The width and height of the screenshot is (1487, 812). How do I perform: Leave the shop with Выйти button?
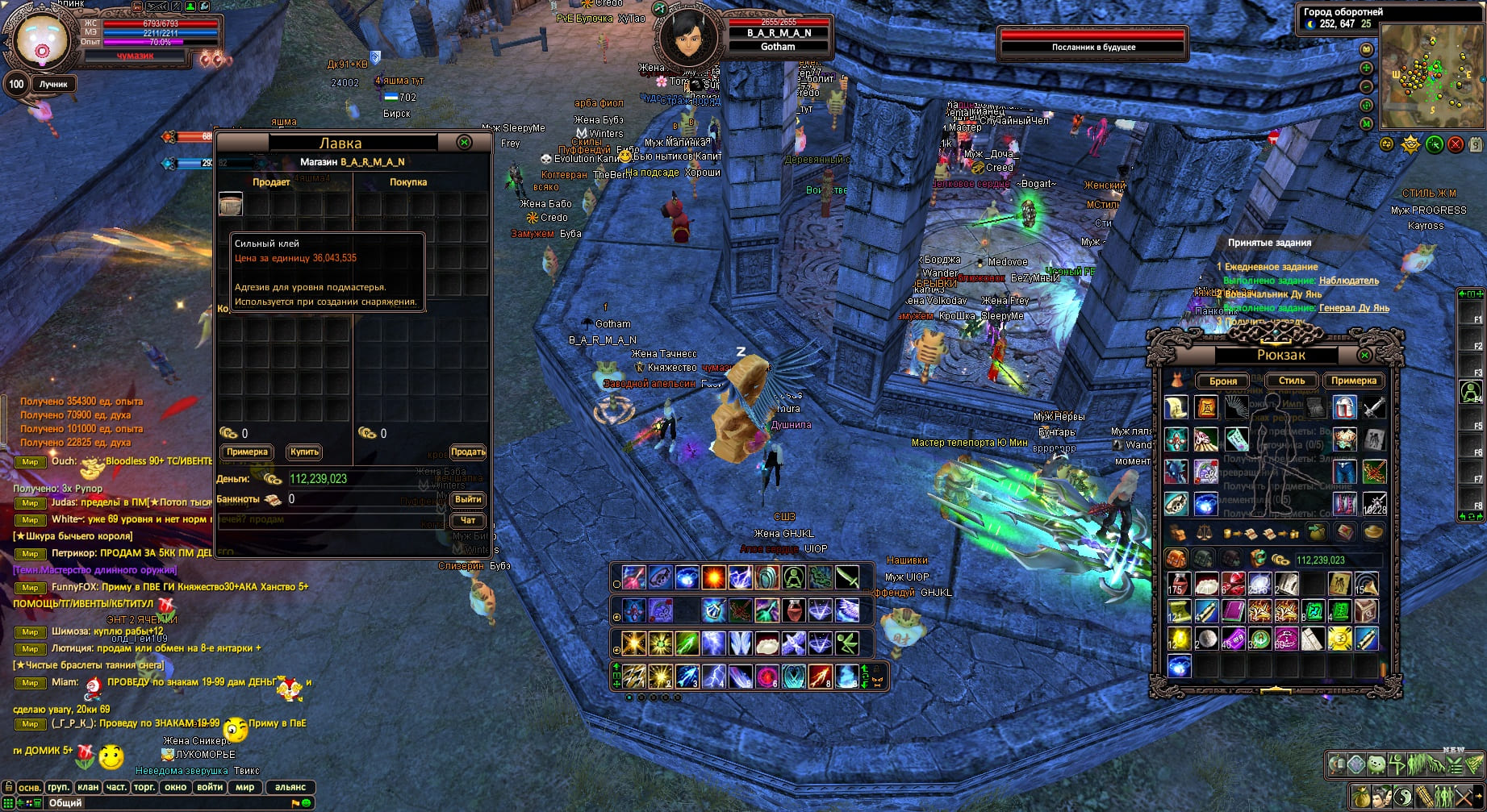(468, 499)
